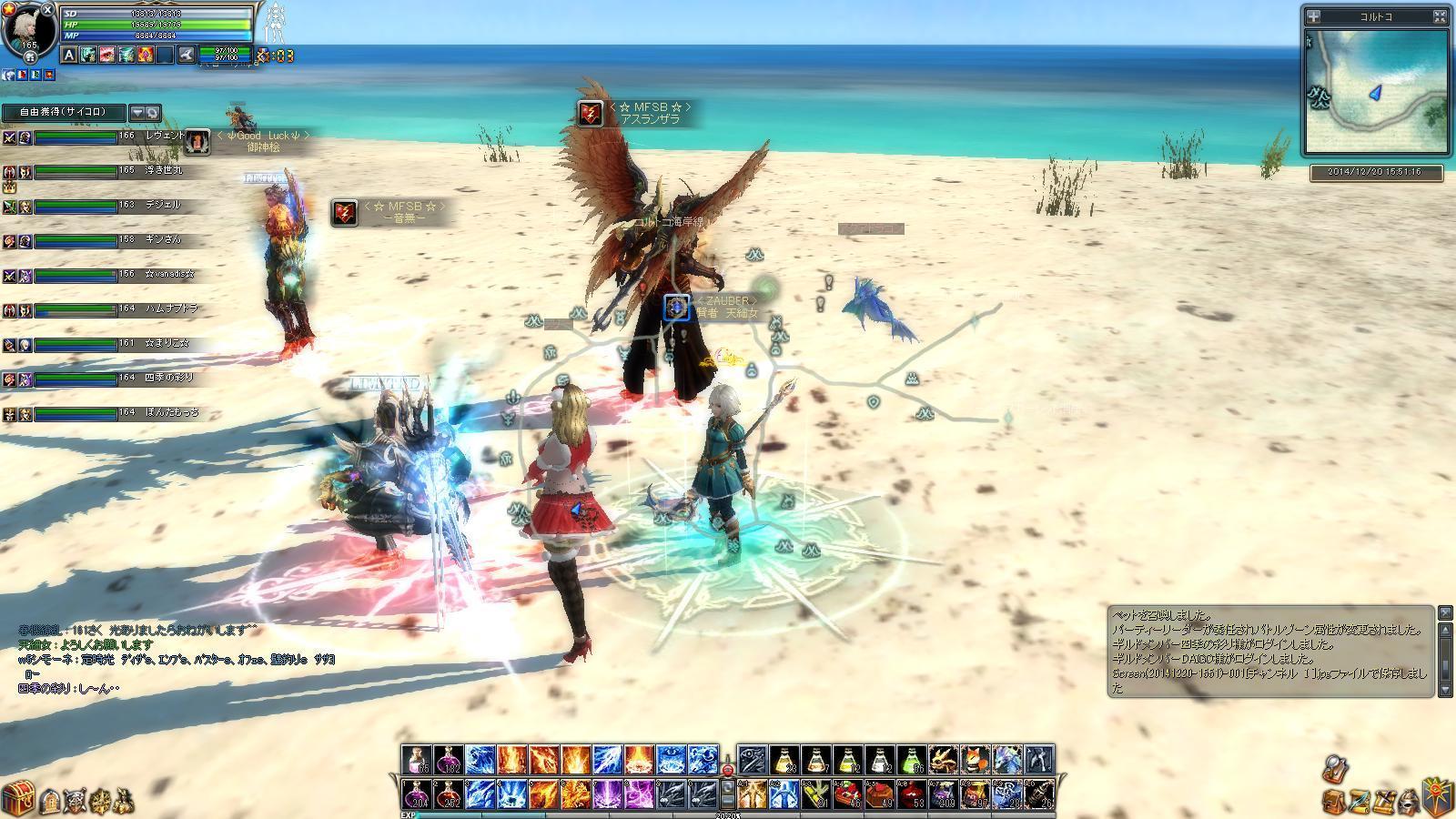Click the red hotbar lock button
Viewport: 1456px width, 819px height.
[728, 770]
